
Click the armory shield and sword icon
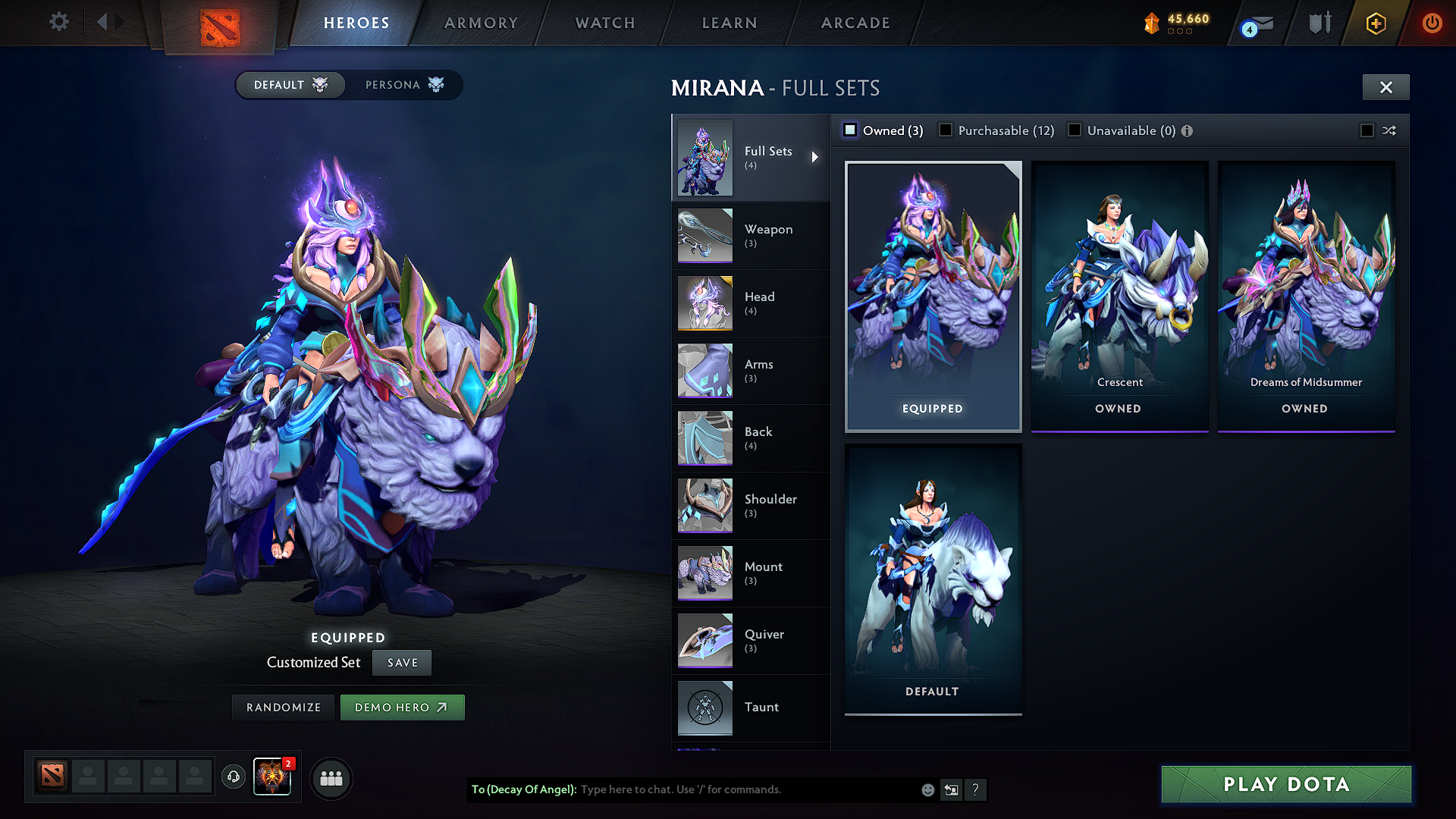pyautogui.click(x=1319, y=23)
